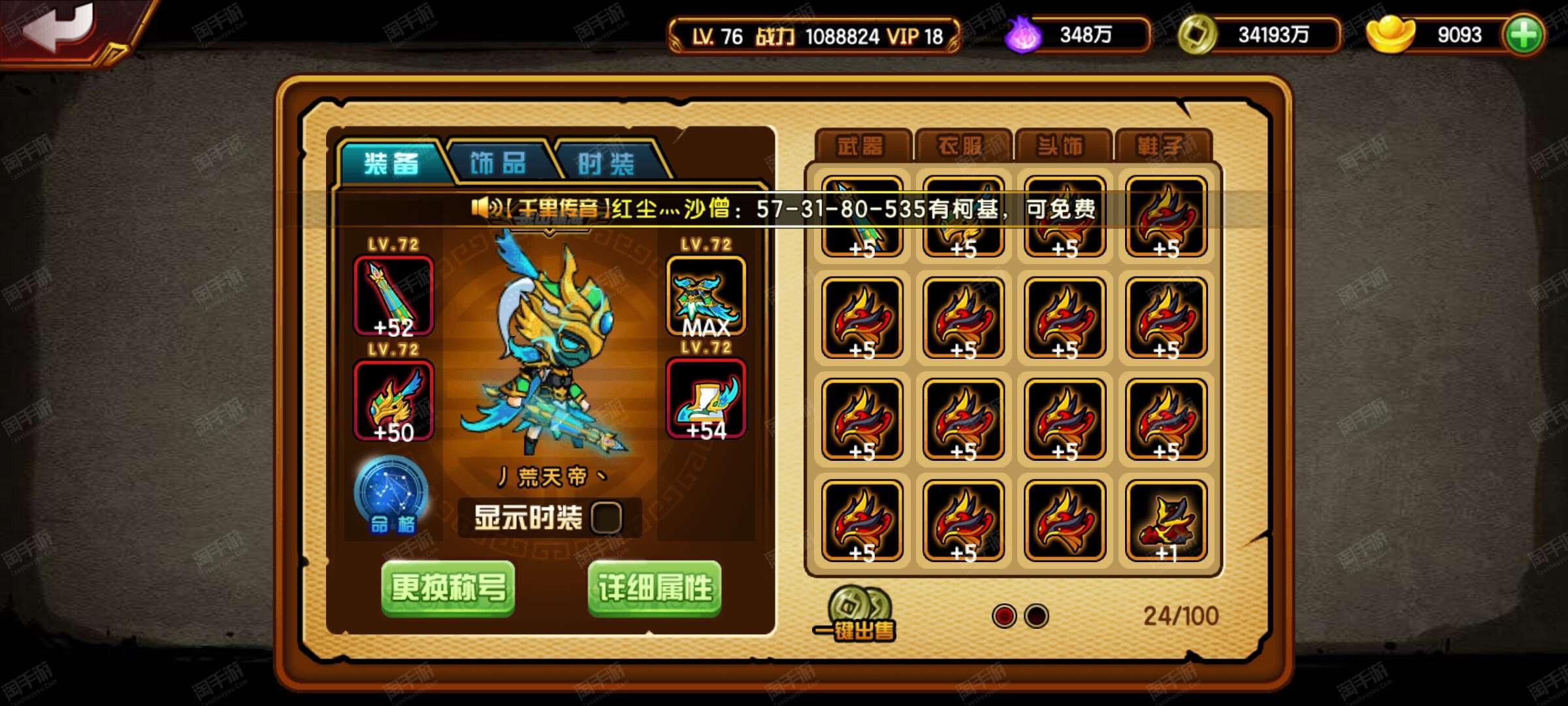The image size is (1568, 706).
Task: Select the +1 red armor inventory item
Action: click(1166, 521)
